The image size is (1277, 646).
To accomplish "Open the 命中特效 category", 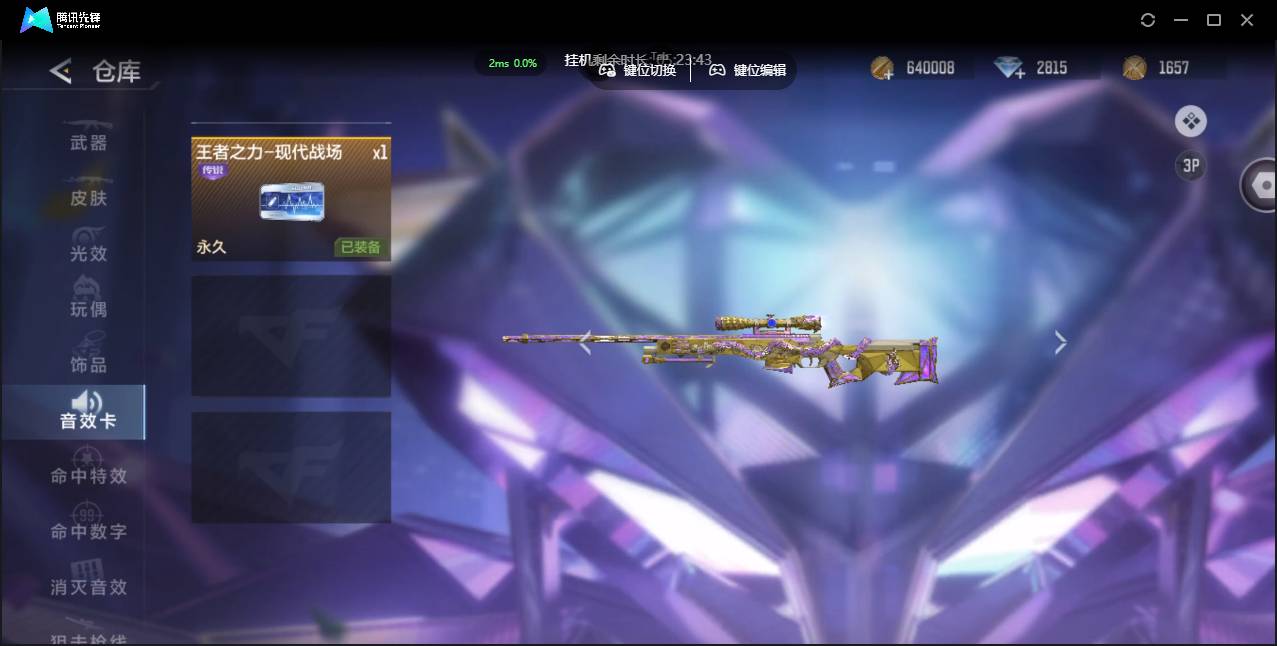I will (x=88, y=475).
